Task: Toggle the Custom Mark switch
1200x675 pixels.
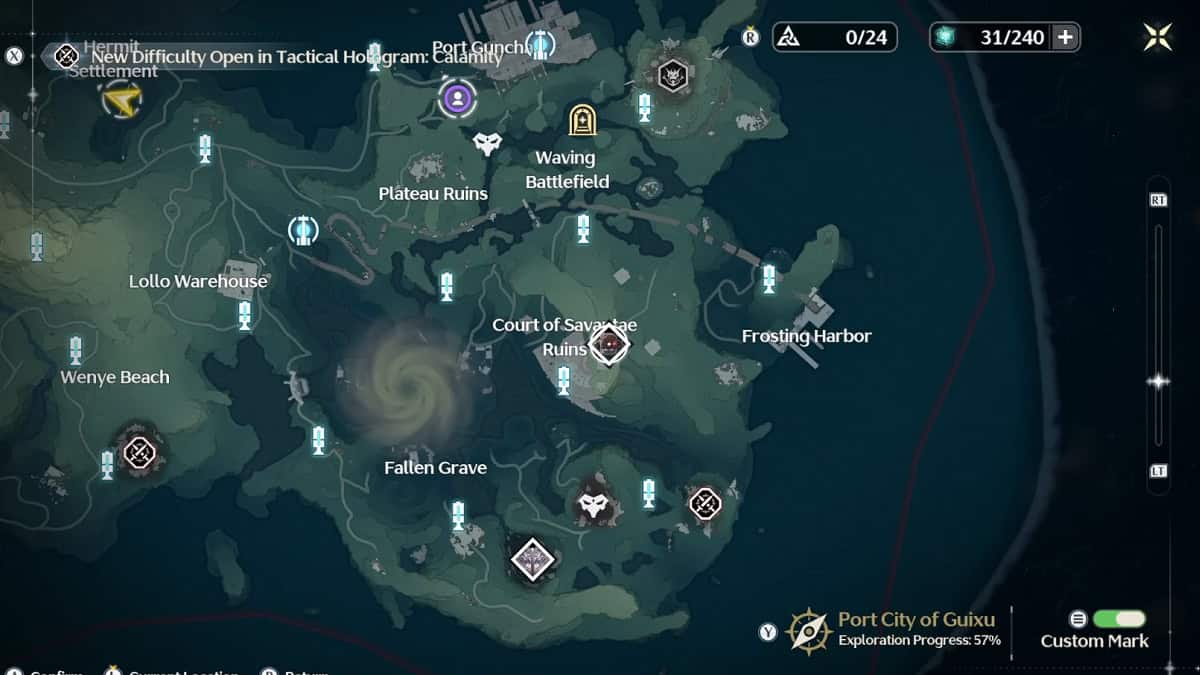Action: [1119, 619]
